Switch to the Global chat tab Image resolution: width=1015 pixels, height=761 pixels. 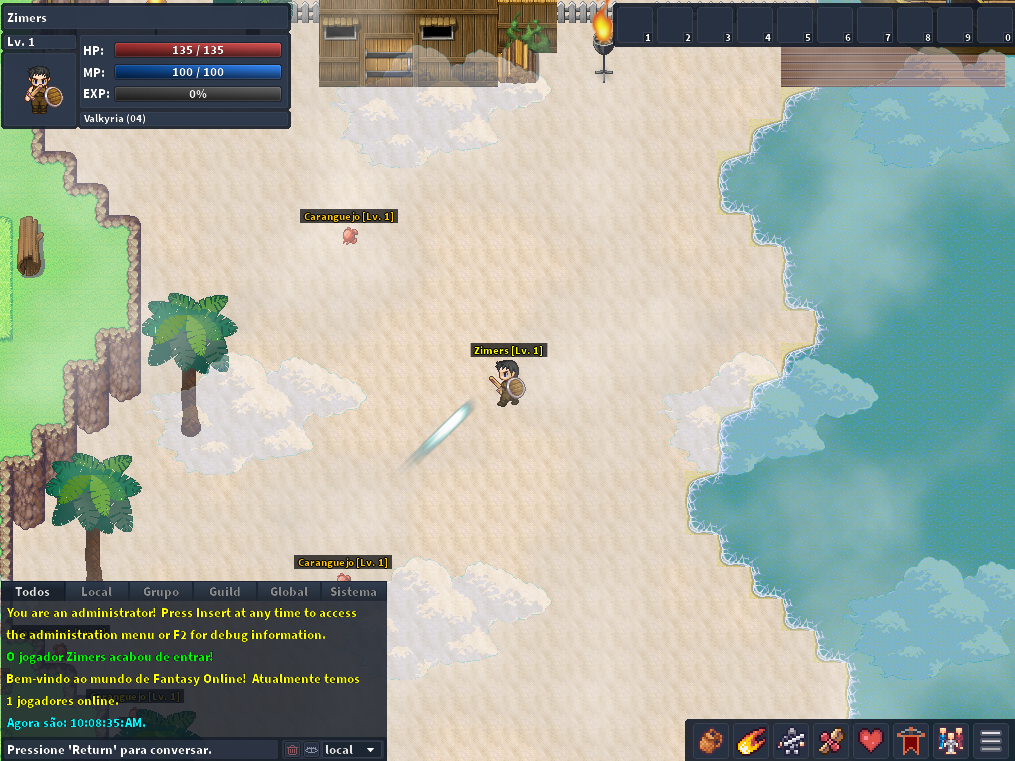(289, 592)
